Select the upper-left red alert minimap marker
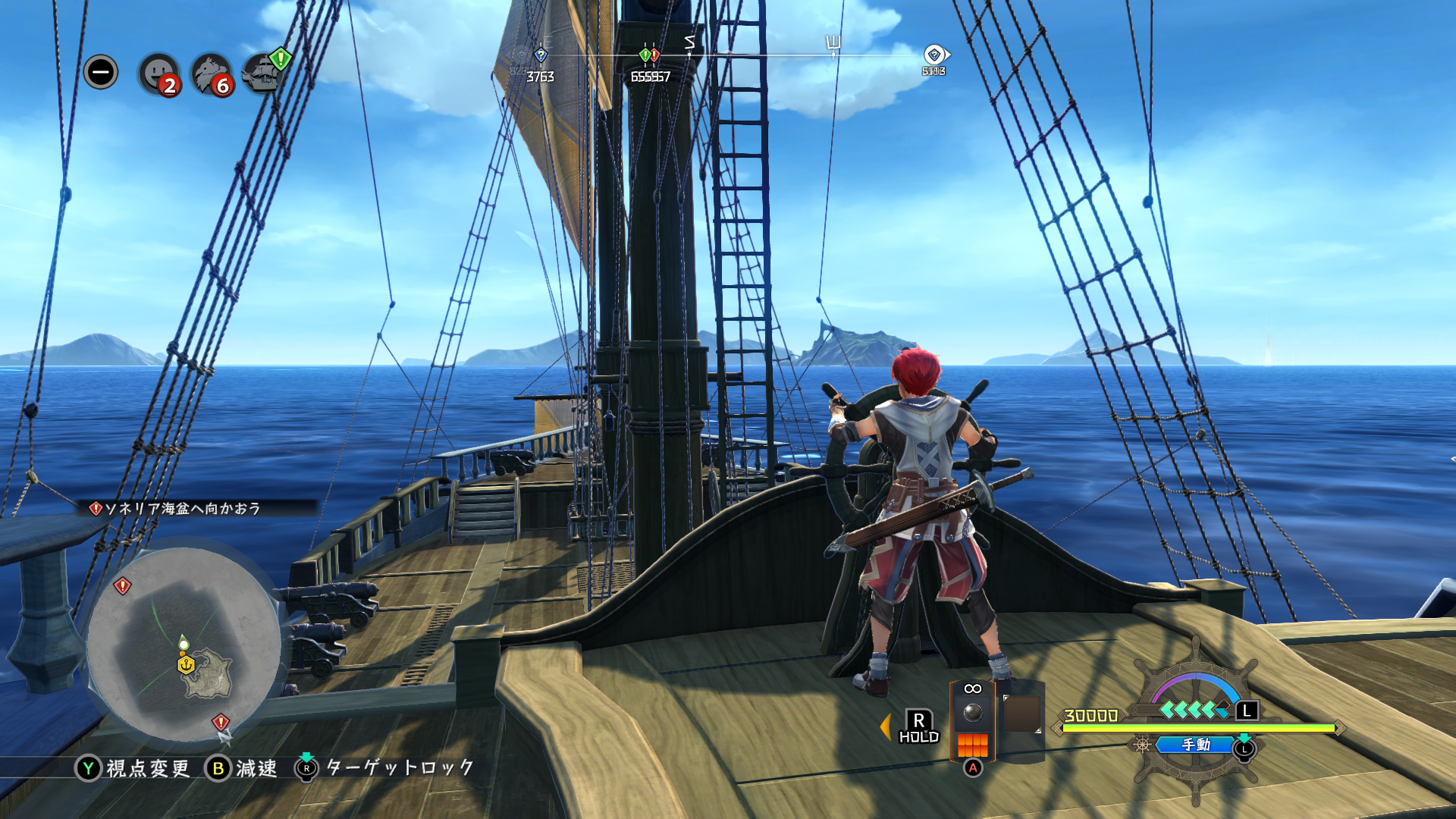The height and width of the screenshot is (819, 1456). tap(122, 585)
